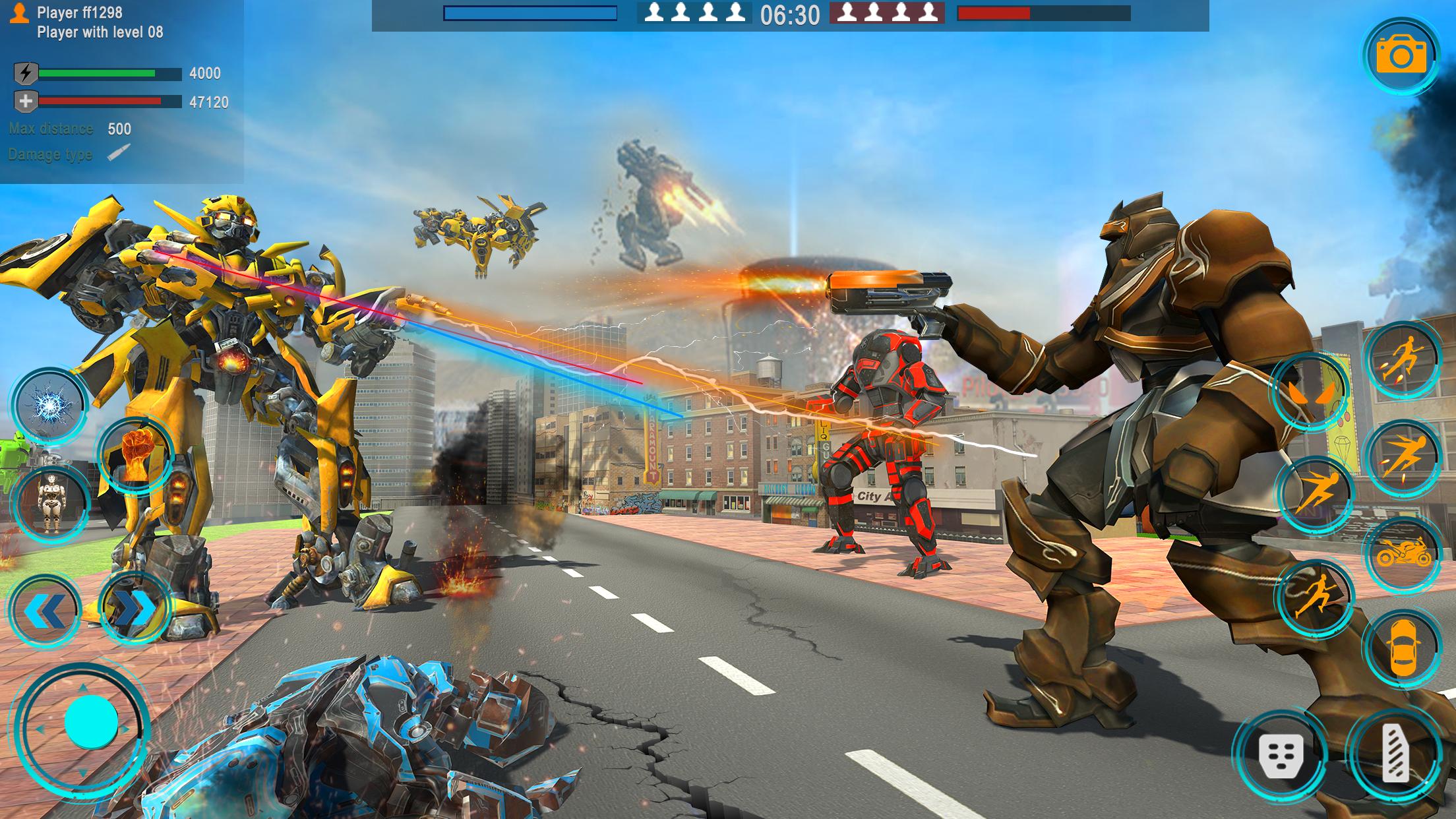1456x819 pixels.
Task: Tap the orange camera button
Action: tap(1401, 55)
